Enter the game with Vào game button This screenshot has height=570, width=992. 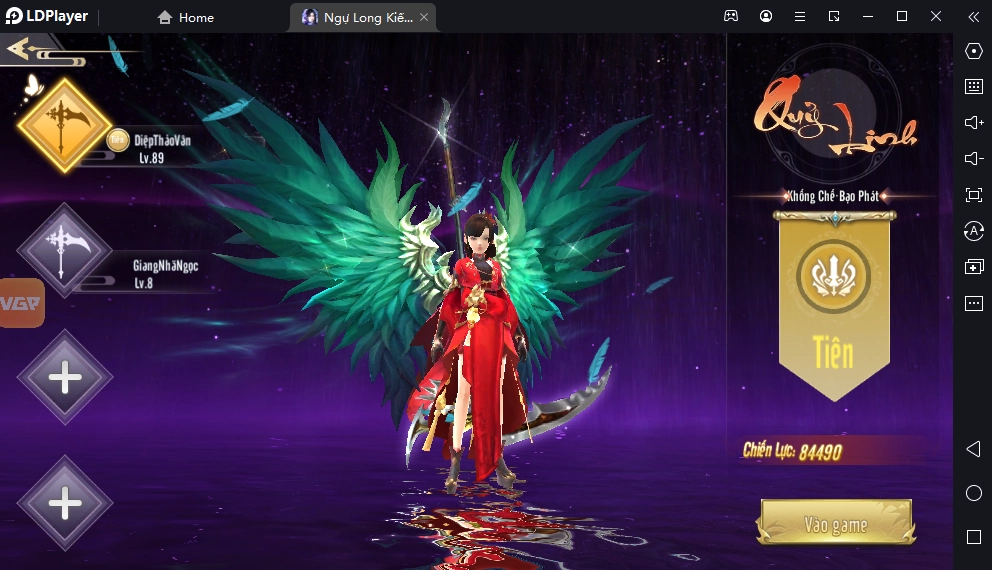pos(836,524)
